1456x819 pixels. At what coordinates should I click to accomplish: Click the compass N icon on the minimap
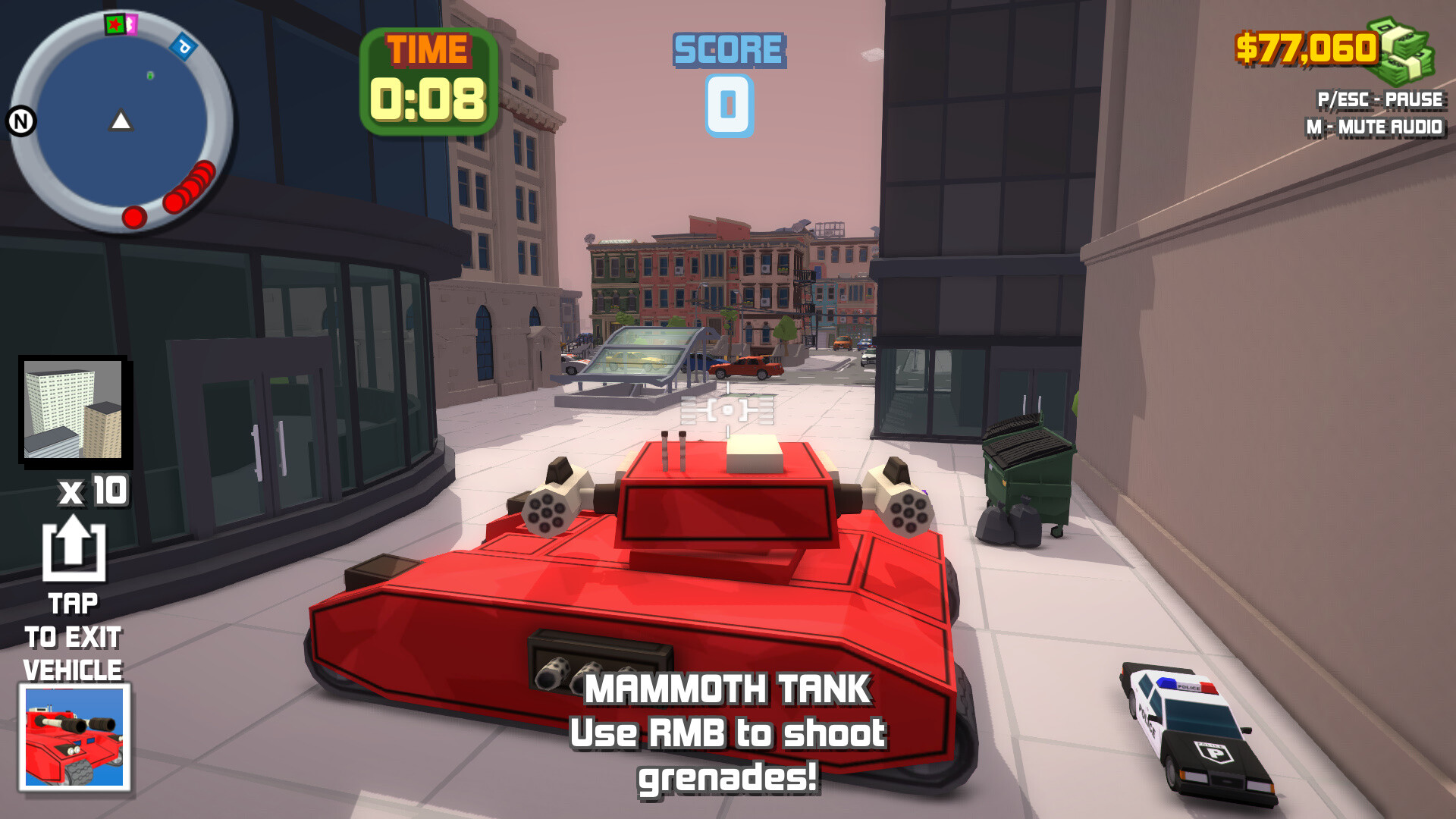(x=21, y=119)
